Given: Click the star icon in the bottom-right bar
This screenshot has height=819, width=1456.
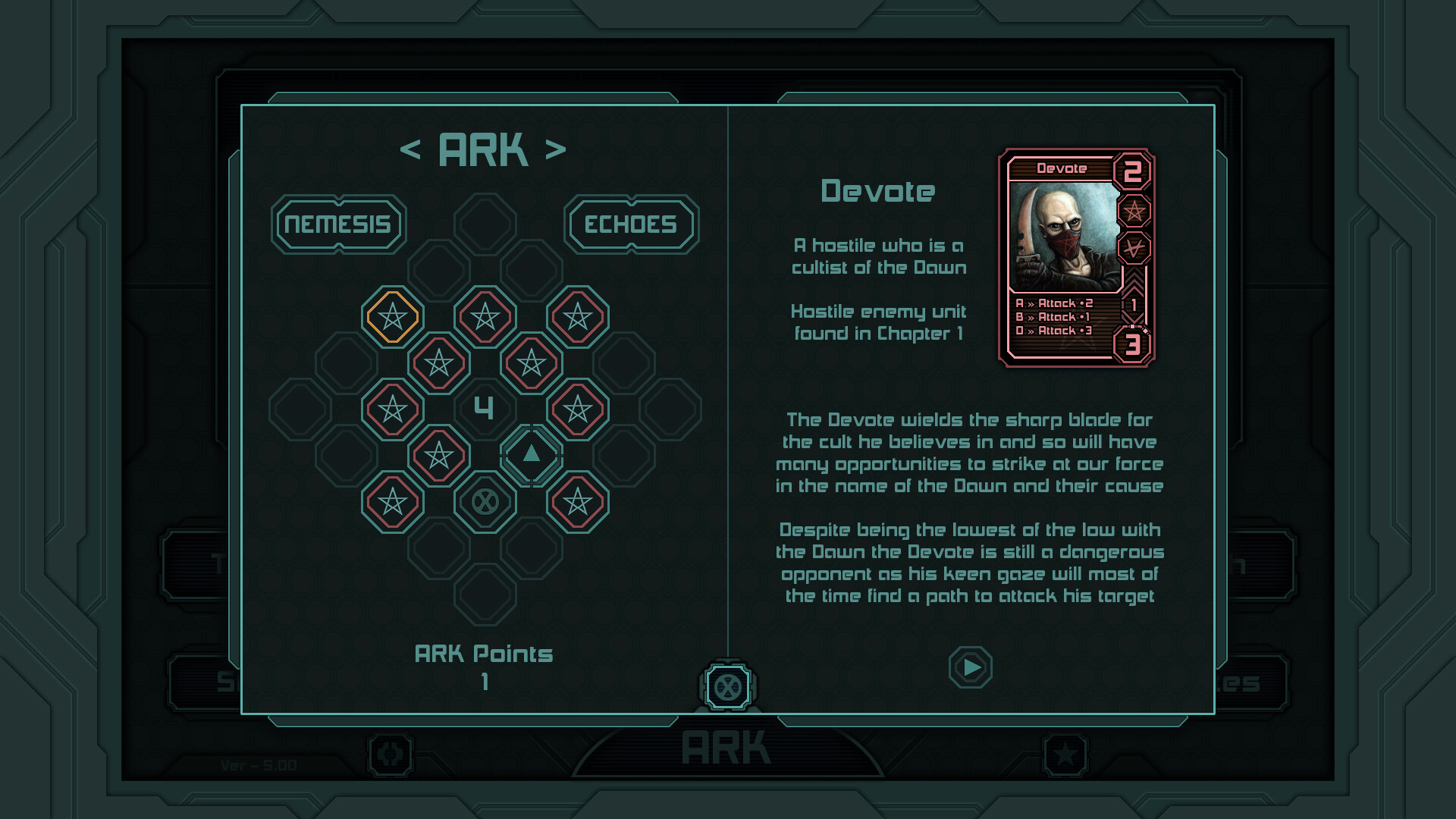Looking at the screenshot, I should tap(1066, 753).
